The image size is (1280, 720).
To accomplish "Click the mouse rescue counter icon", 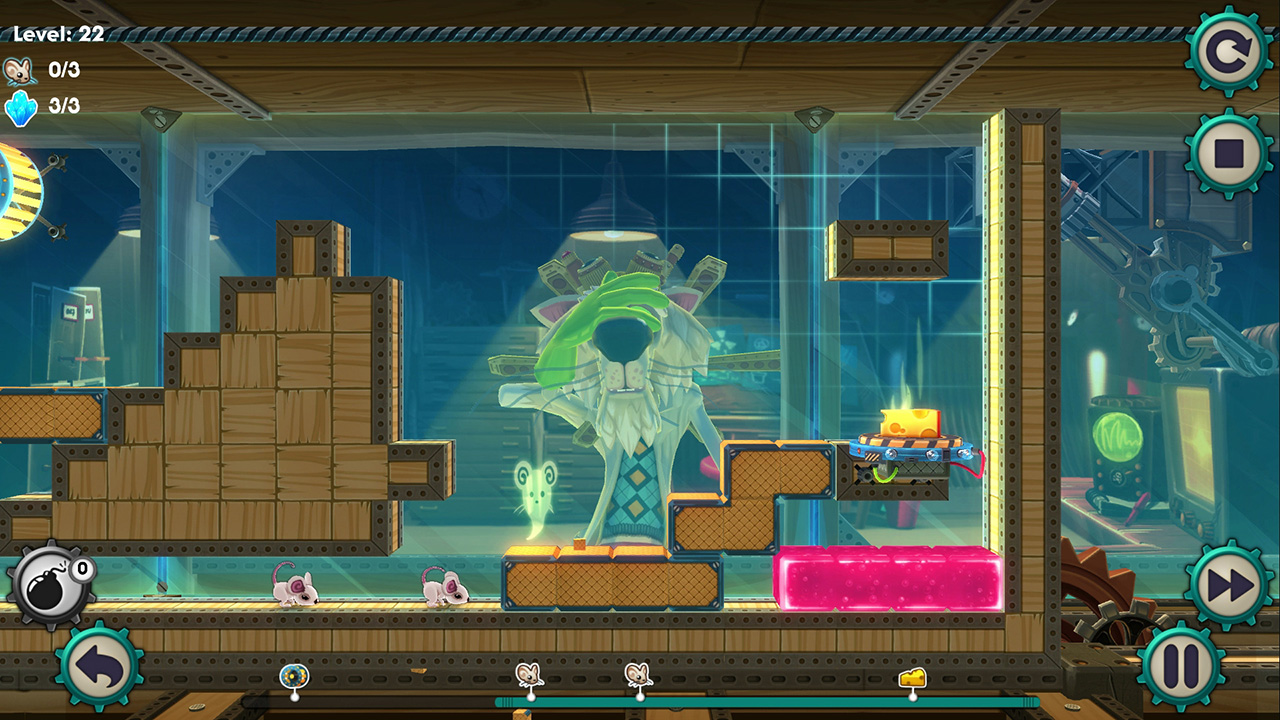I will [23, 70].
